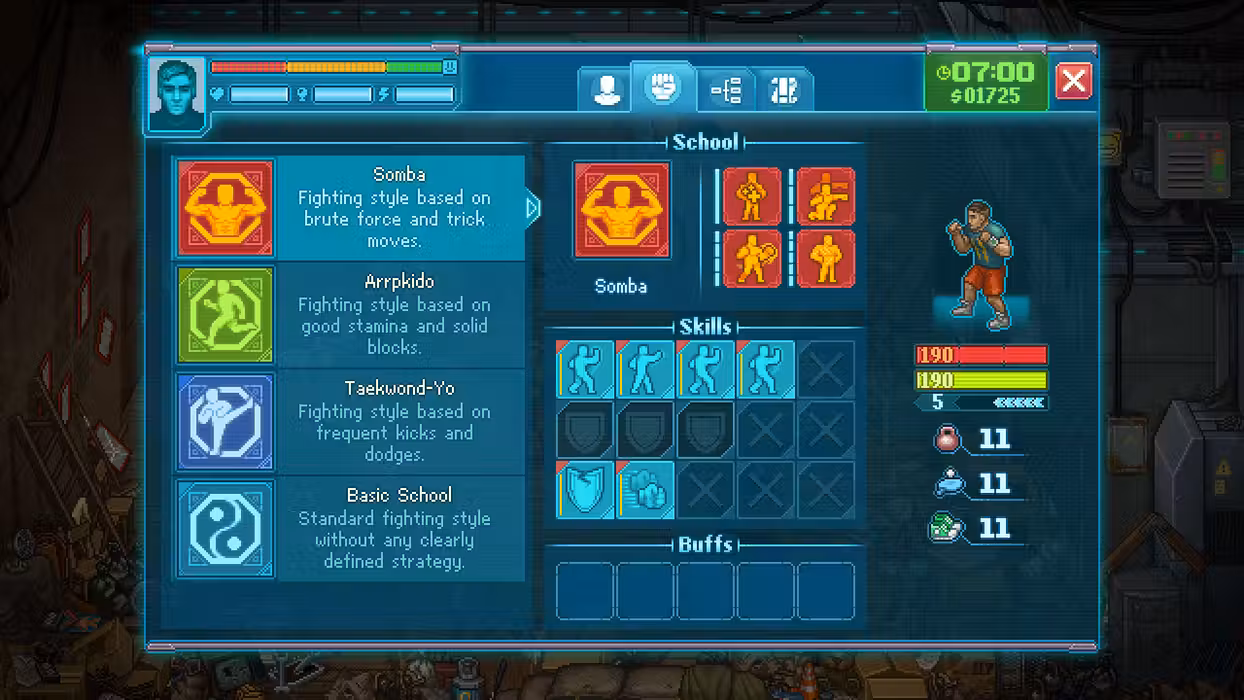1244x700 pixels.
Task: Click the cracked shield skill icon
Action: pos(585,490)
